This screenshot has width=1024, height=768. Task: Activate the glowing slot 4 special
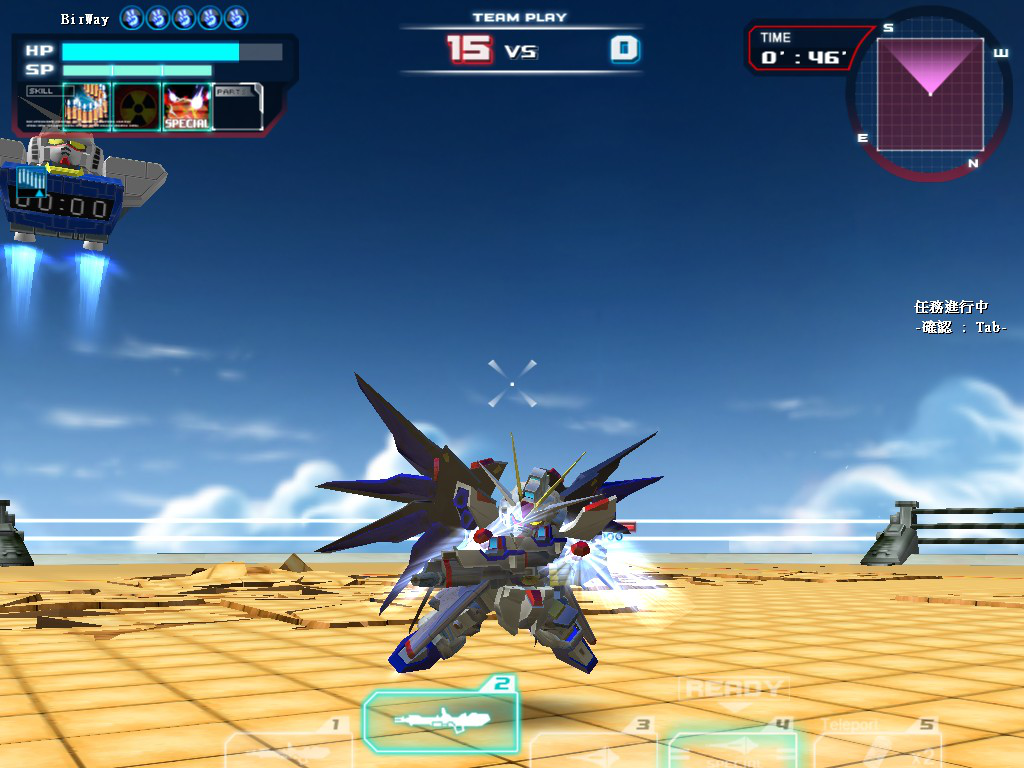pos(736,748)
